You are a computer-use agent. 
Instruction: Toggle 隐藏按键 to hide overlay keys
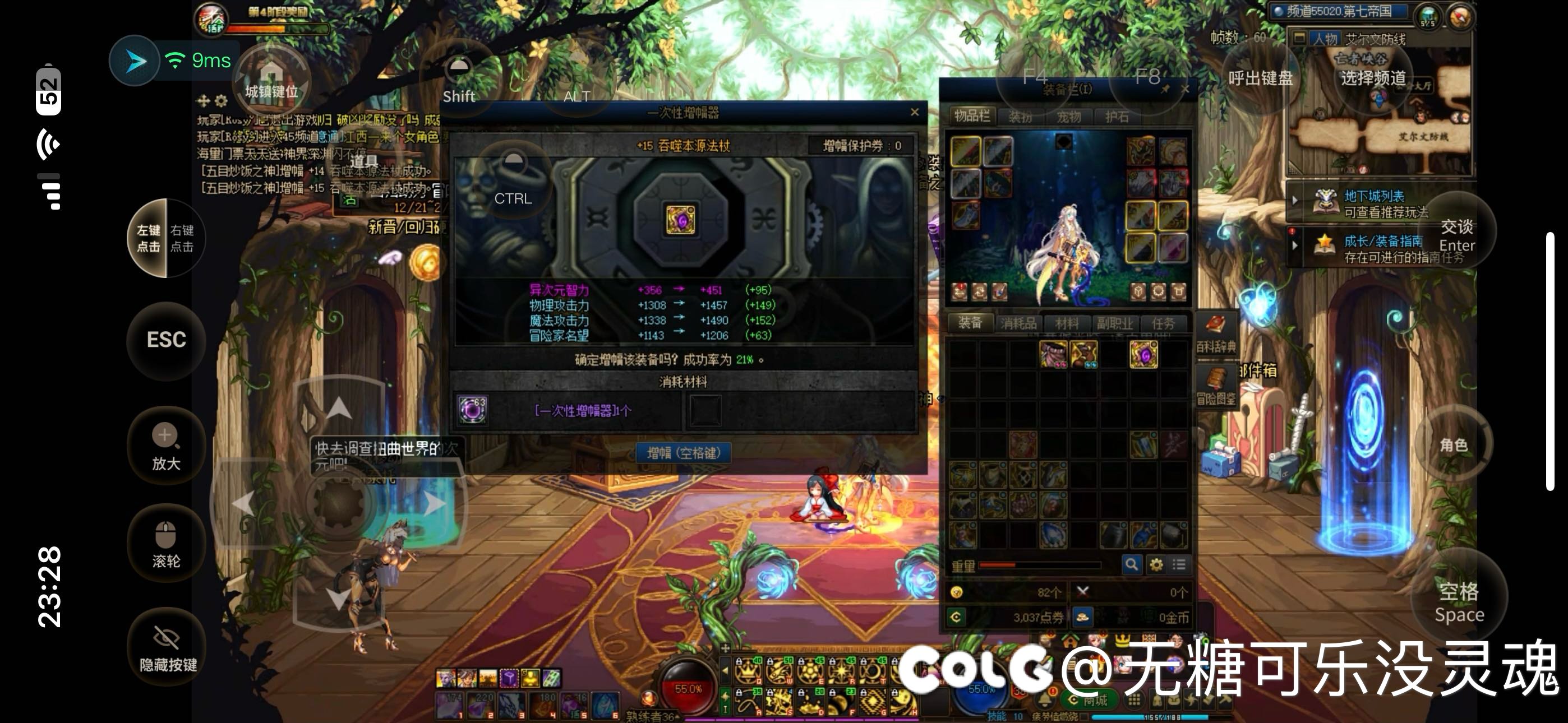[x=167, y=647]
